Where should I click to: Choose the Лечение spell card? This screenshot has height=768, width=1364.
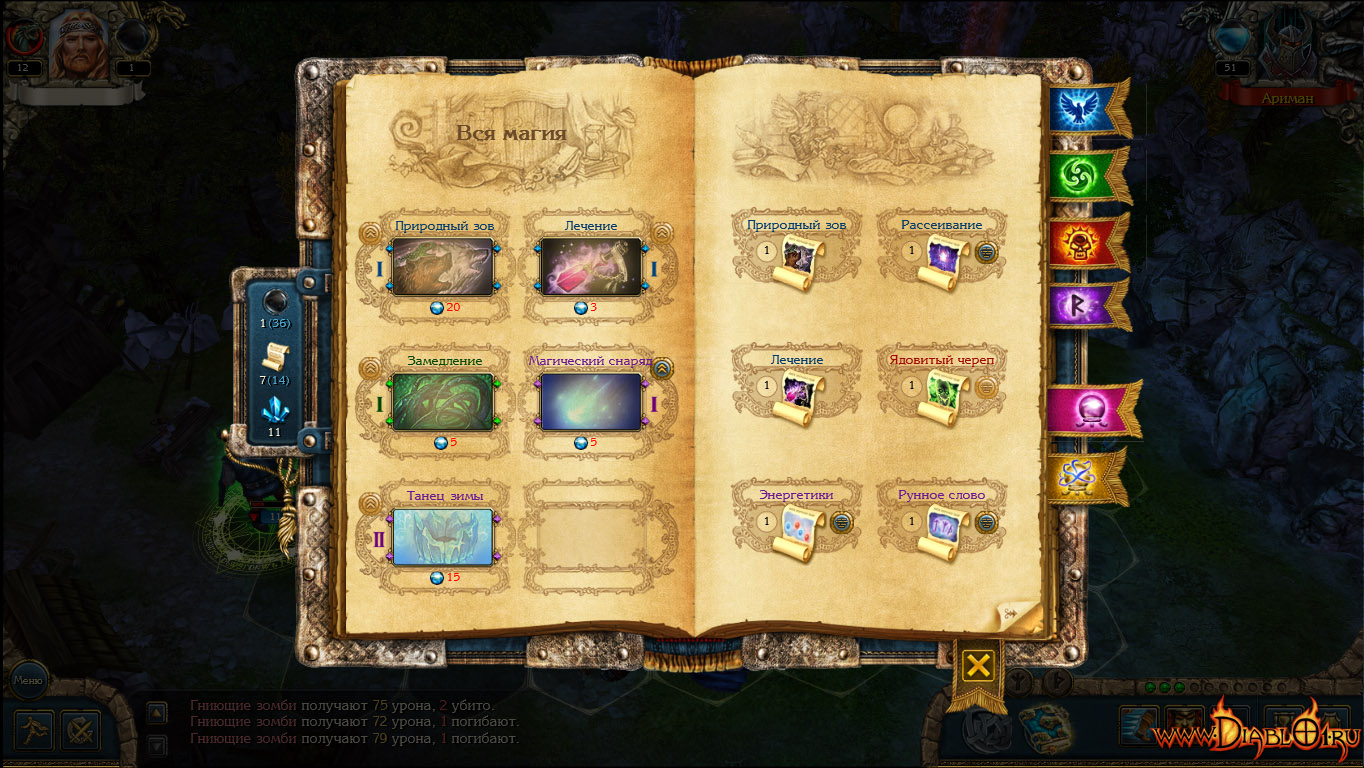click(x=590, y=267)
